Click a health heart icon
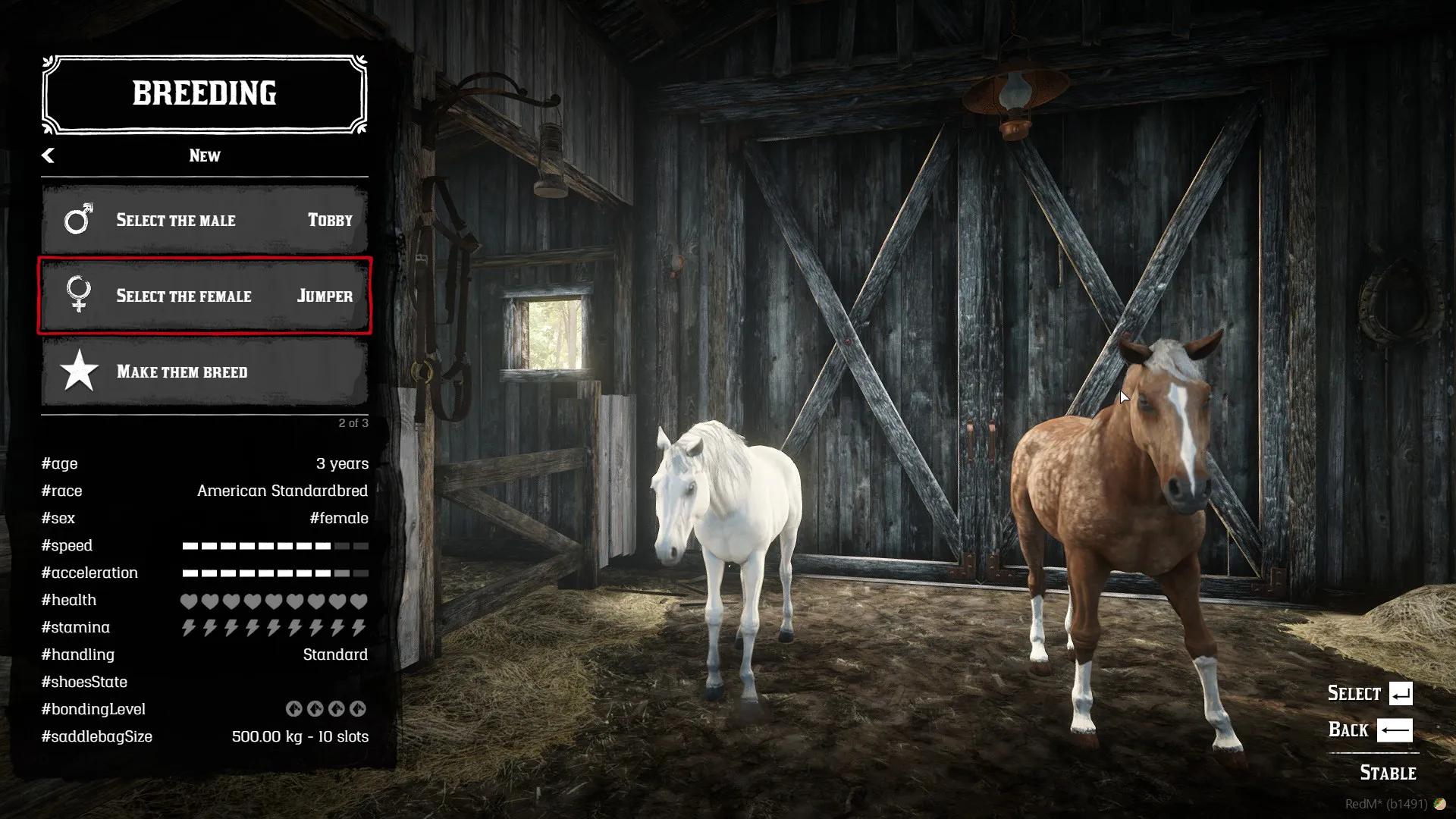The height and width of the screenshot is (819, 1456). pyautogui.click(x=188, y=599)
